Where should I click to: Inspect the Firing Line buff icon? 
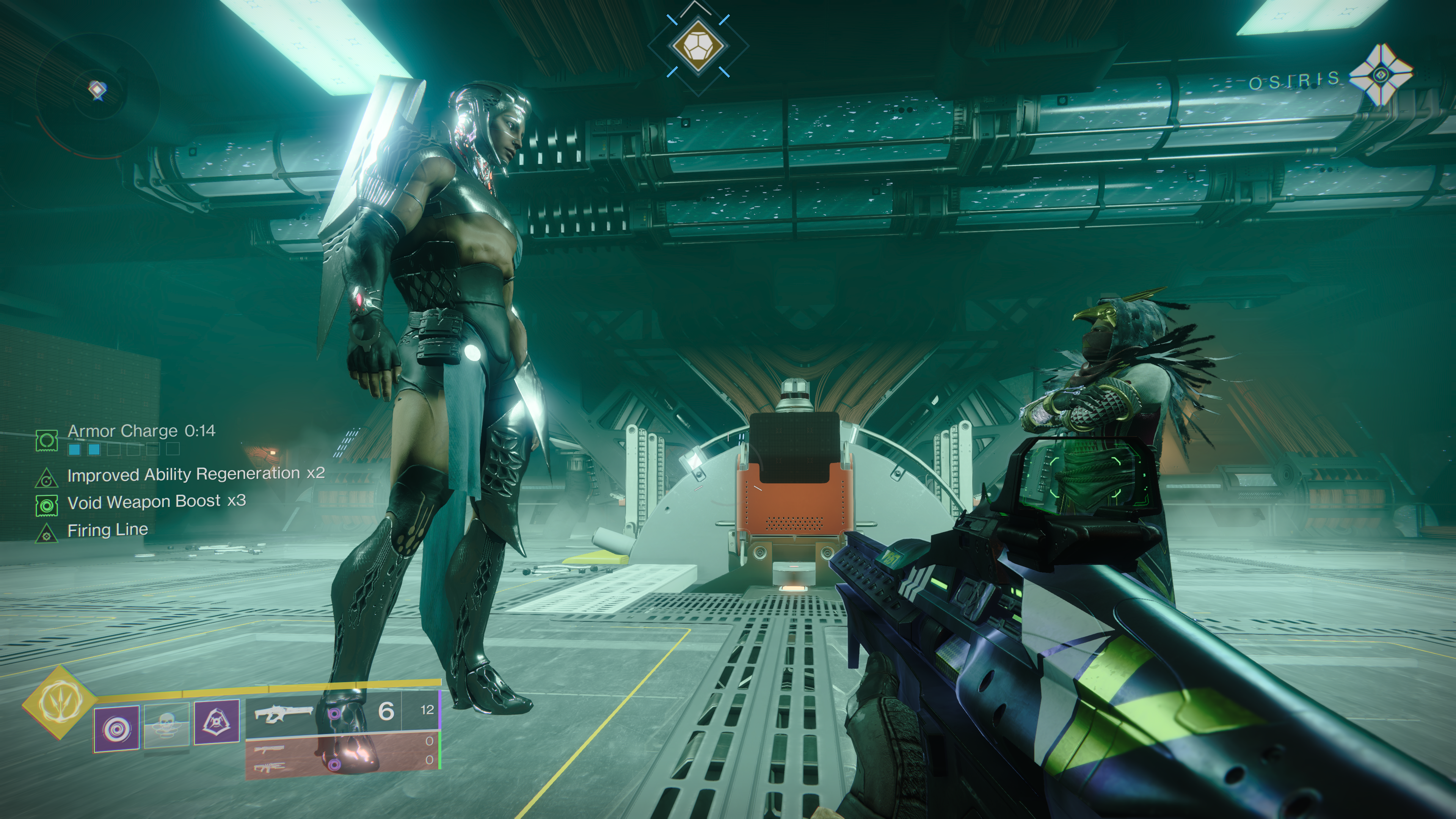click(x=47, y=533)
